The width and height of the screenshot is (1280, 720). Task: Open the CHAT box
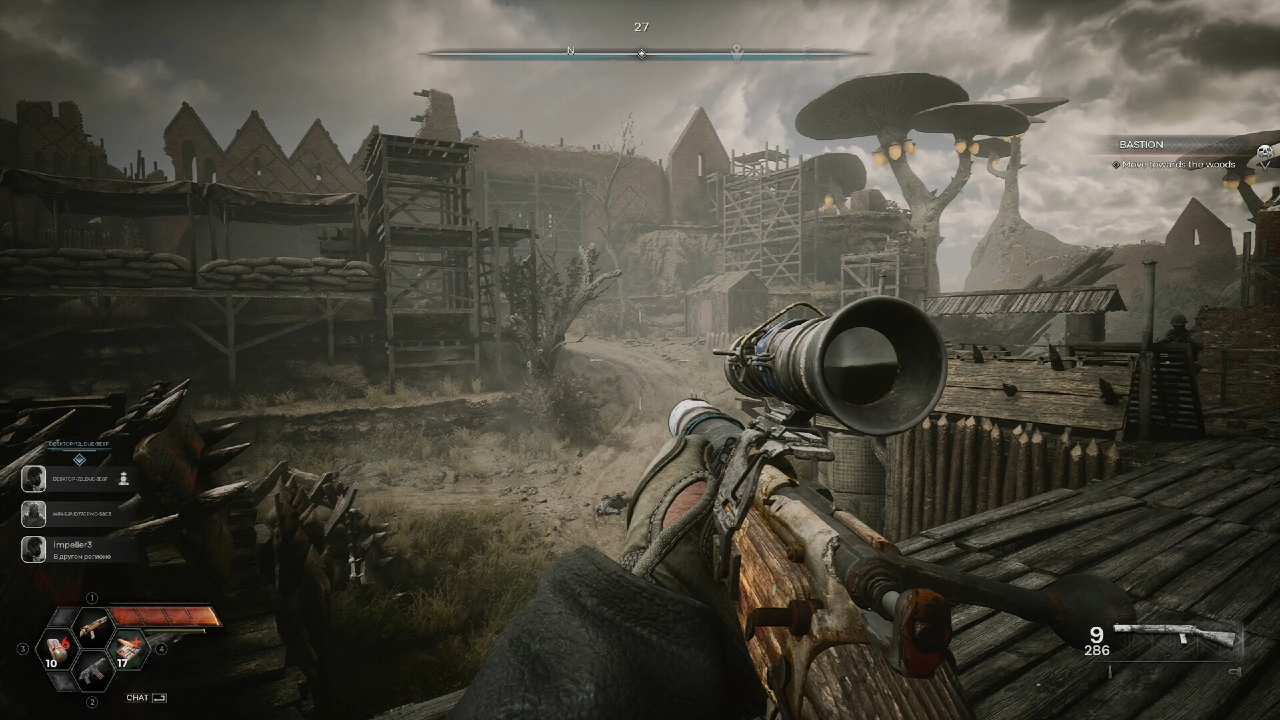(146, 698)
